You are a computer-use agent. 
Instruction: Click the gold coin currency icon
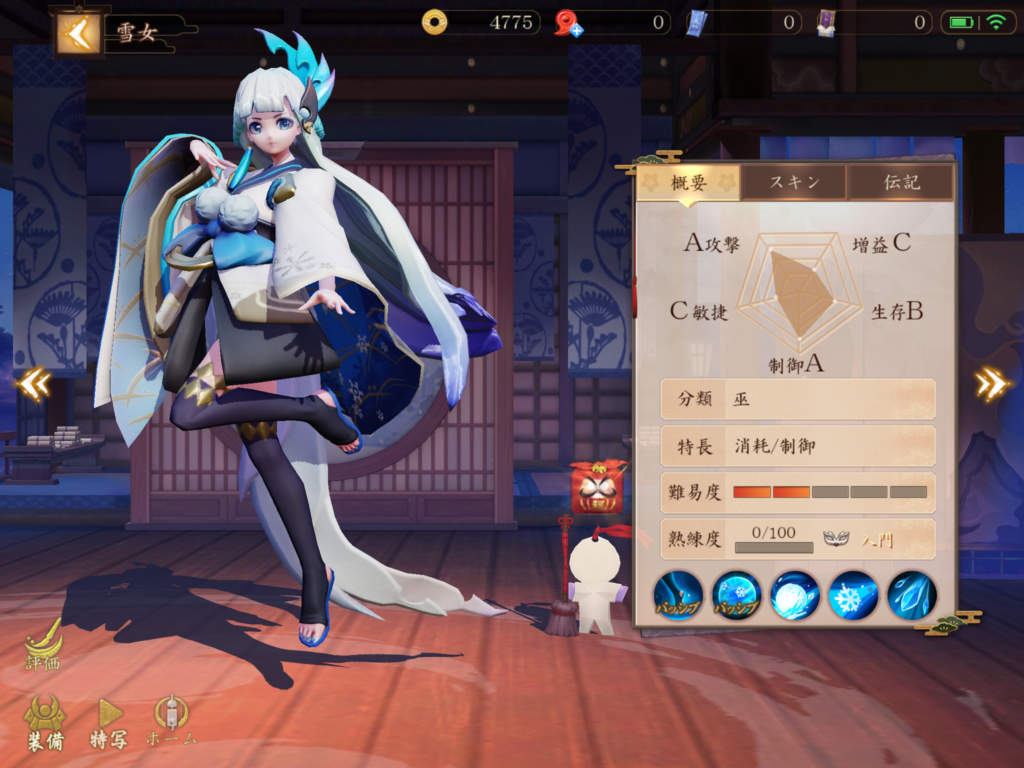pos(434,22)
